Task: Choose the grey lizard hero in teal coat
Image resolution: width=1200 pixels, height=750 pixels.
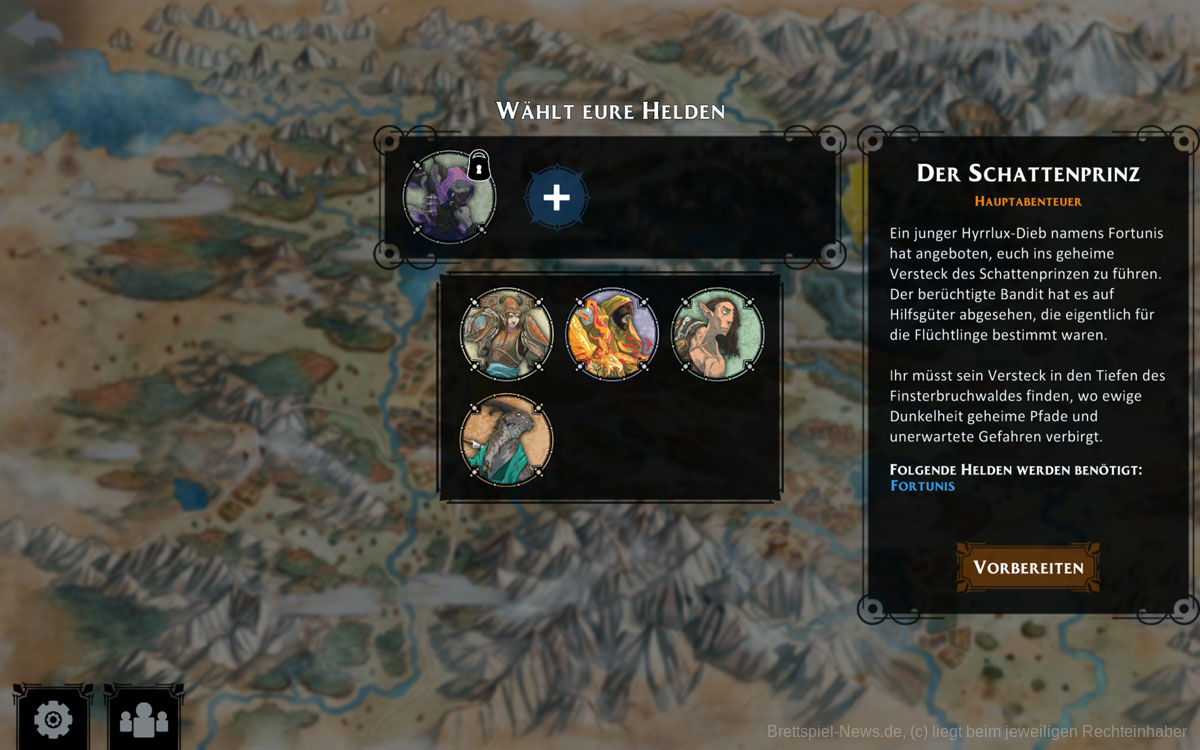Action: click(x=506, y=440)
